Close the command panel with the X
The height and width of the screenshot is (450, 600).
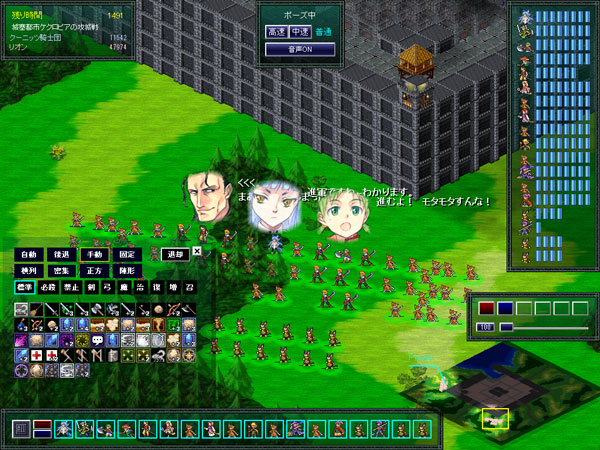click(x=197, y=252)
